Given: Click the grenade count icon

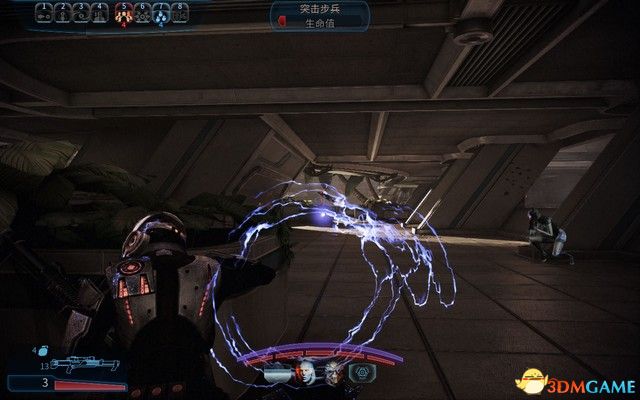Looking at the screenshot, I should 41,351.
